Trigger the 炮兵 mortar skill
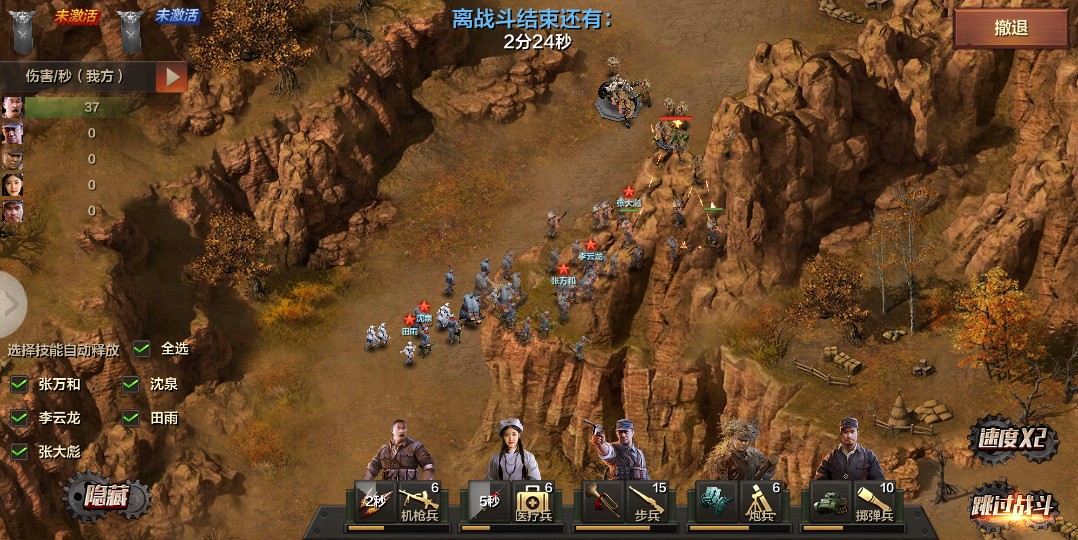The width and height of the screenshot is (1078, 540). [760, 501]
